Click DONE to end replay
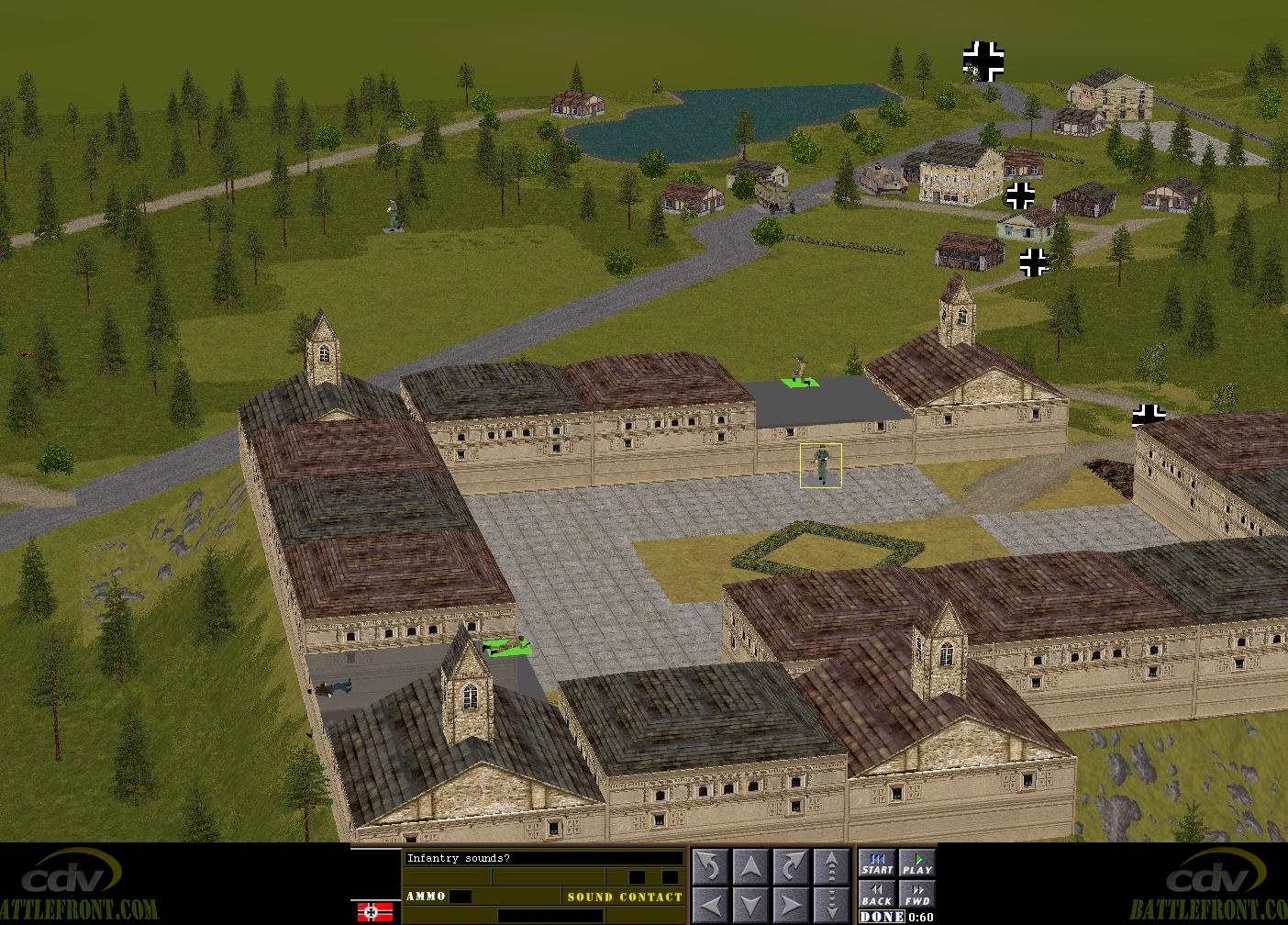Image resolution: width=1288 pixels, height=925 pixels. coord(882,917)
